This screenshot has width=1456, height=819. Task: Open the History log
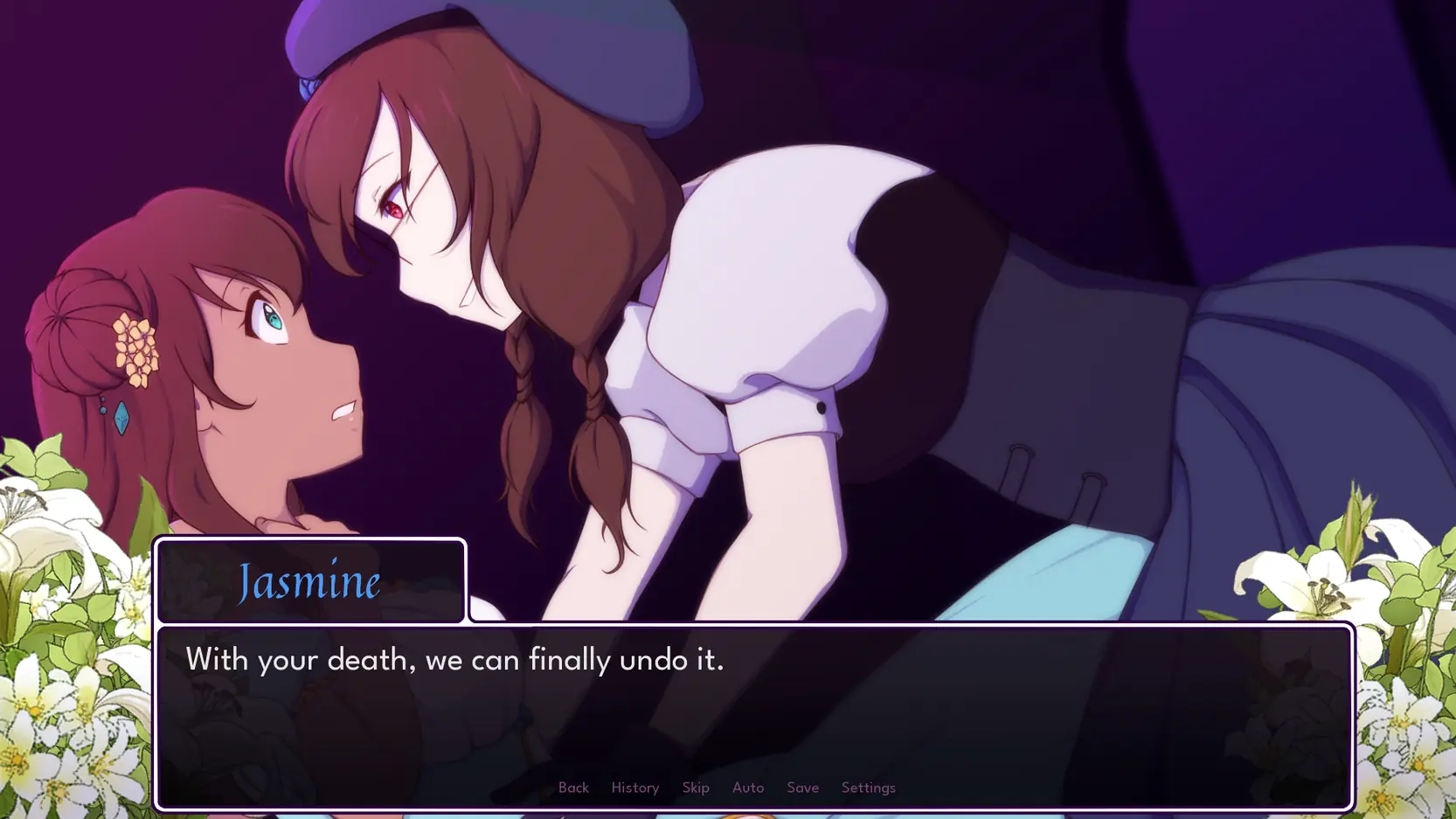click(x=634, y=788)
